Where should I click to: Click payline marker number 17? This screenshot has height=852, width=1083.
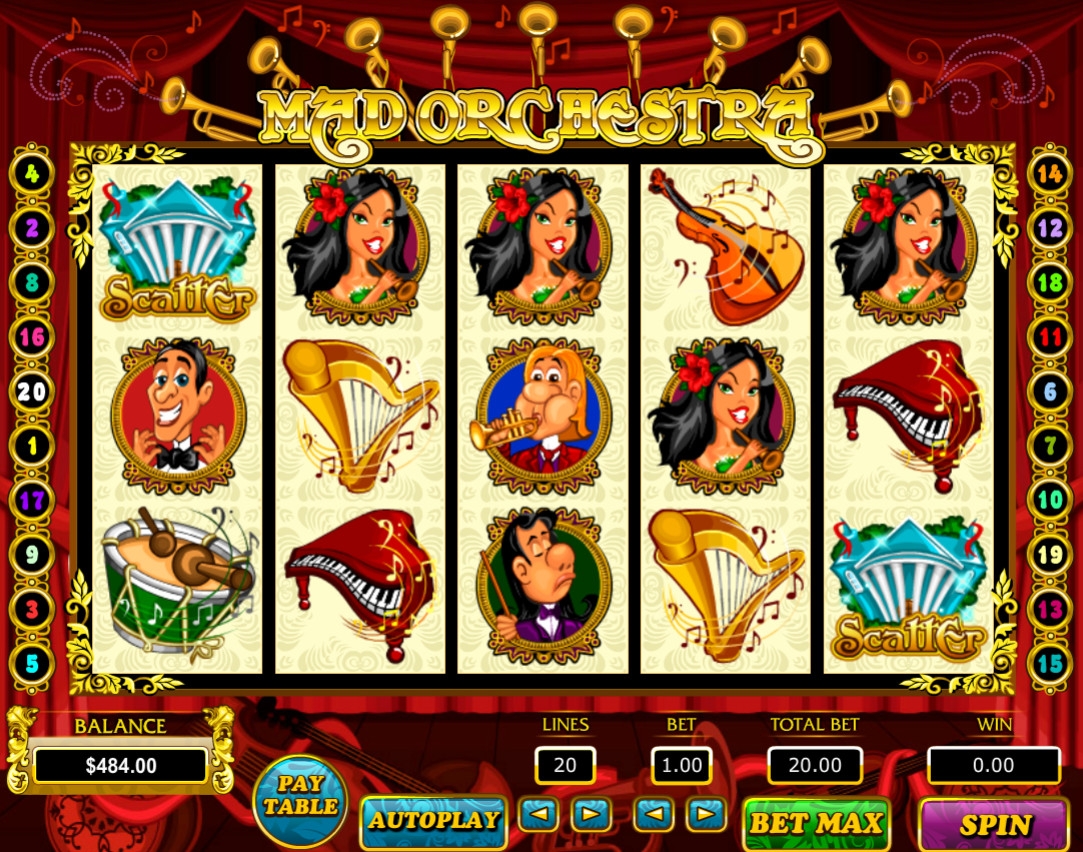coord(32,499)
